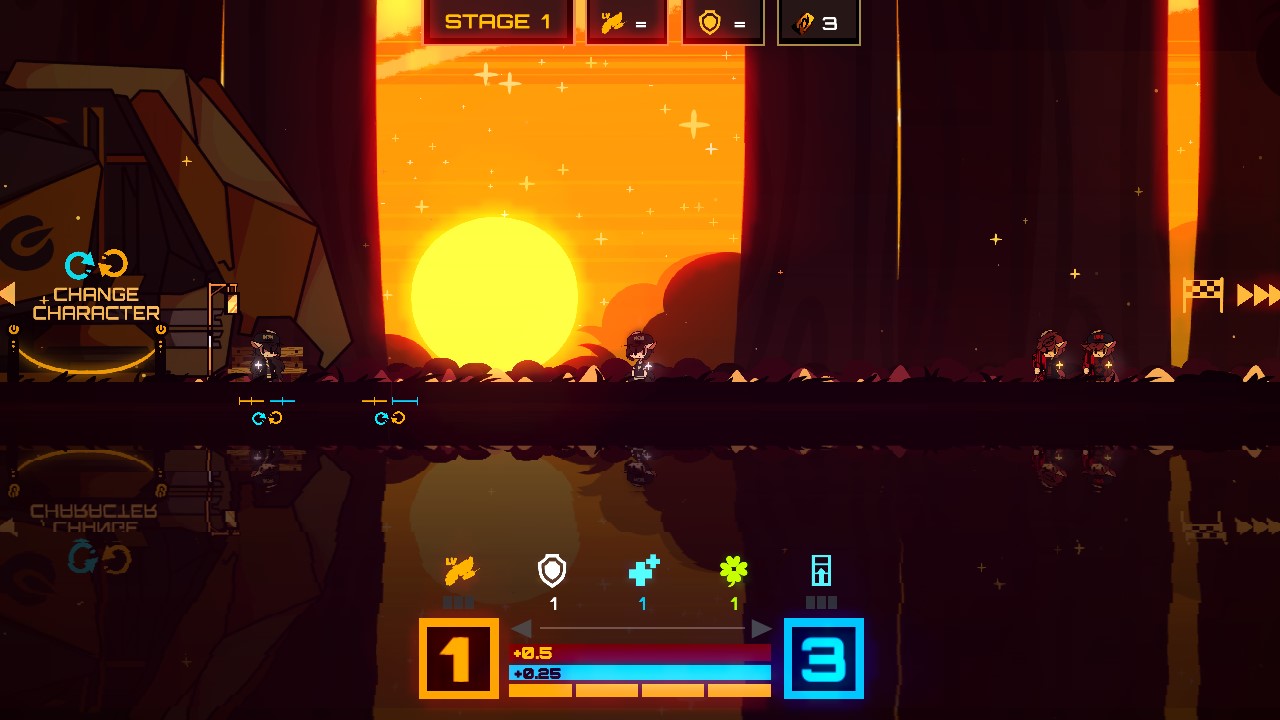Screen dimensions: 1280x720
Task: Click the left arrow above the stat bars
Action: pos(521,628)
